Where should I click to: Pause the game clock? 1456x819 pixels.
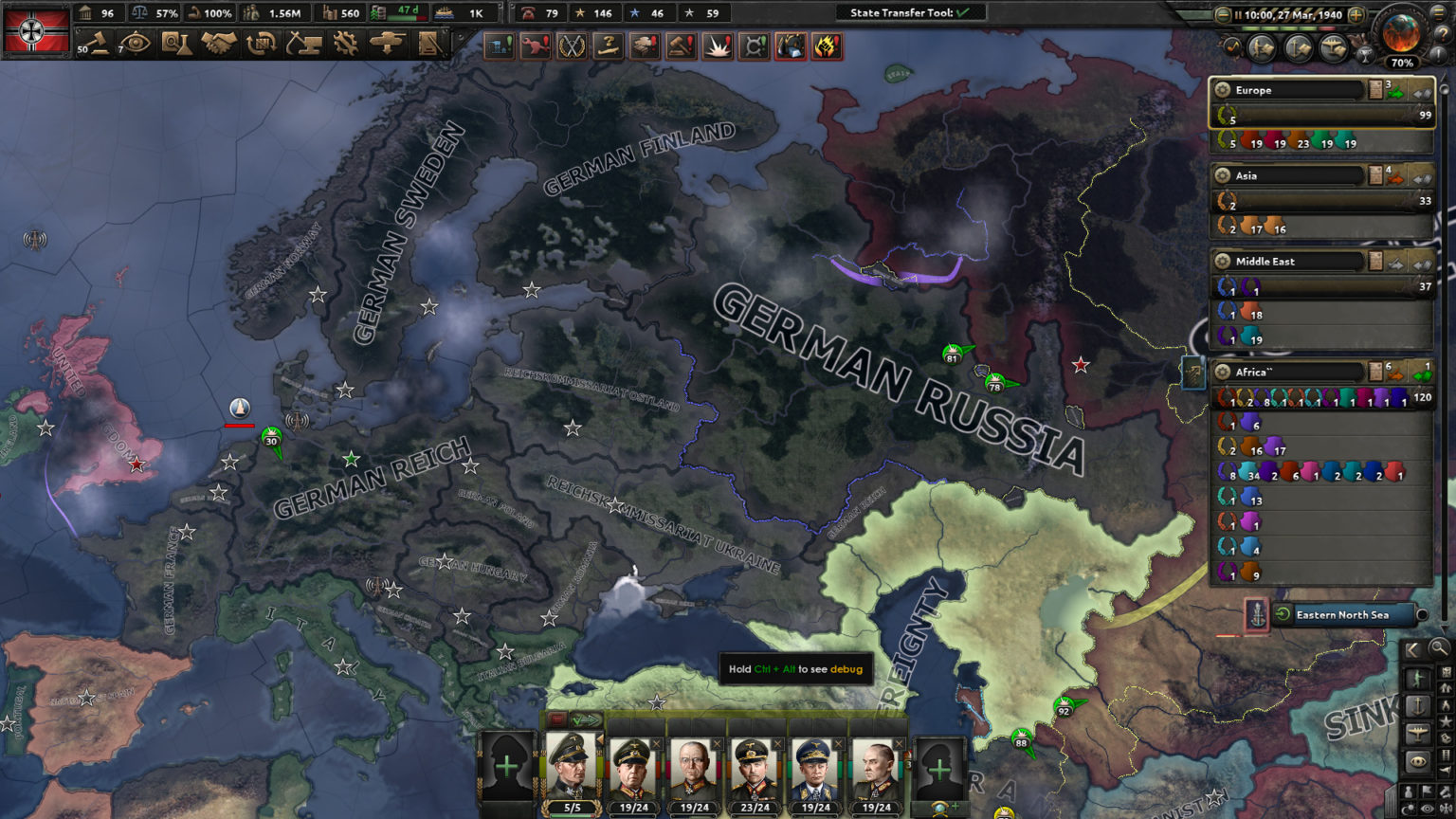pos(1238,14)
